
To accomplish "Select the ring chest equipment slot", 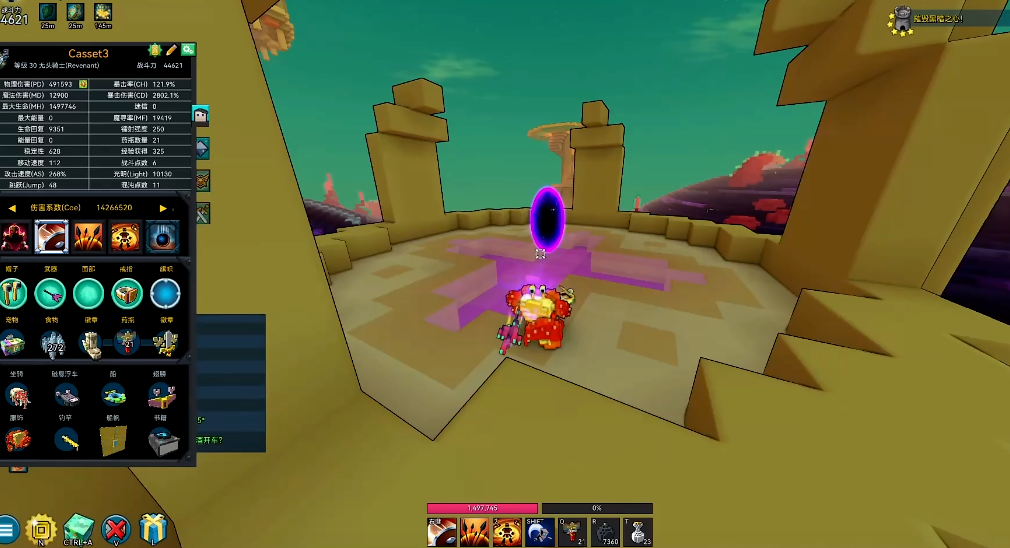I will click(127, 293).
